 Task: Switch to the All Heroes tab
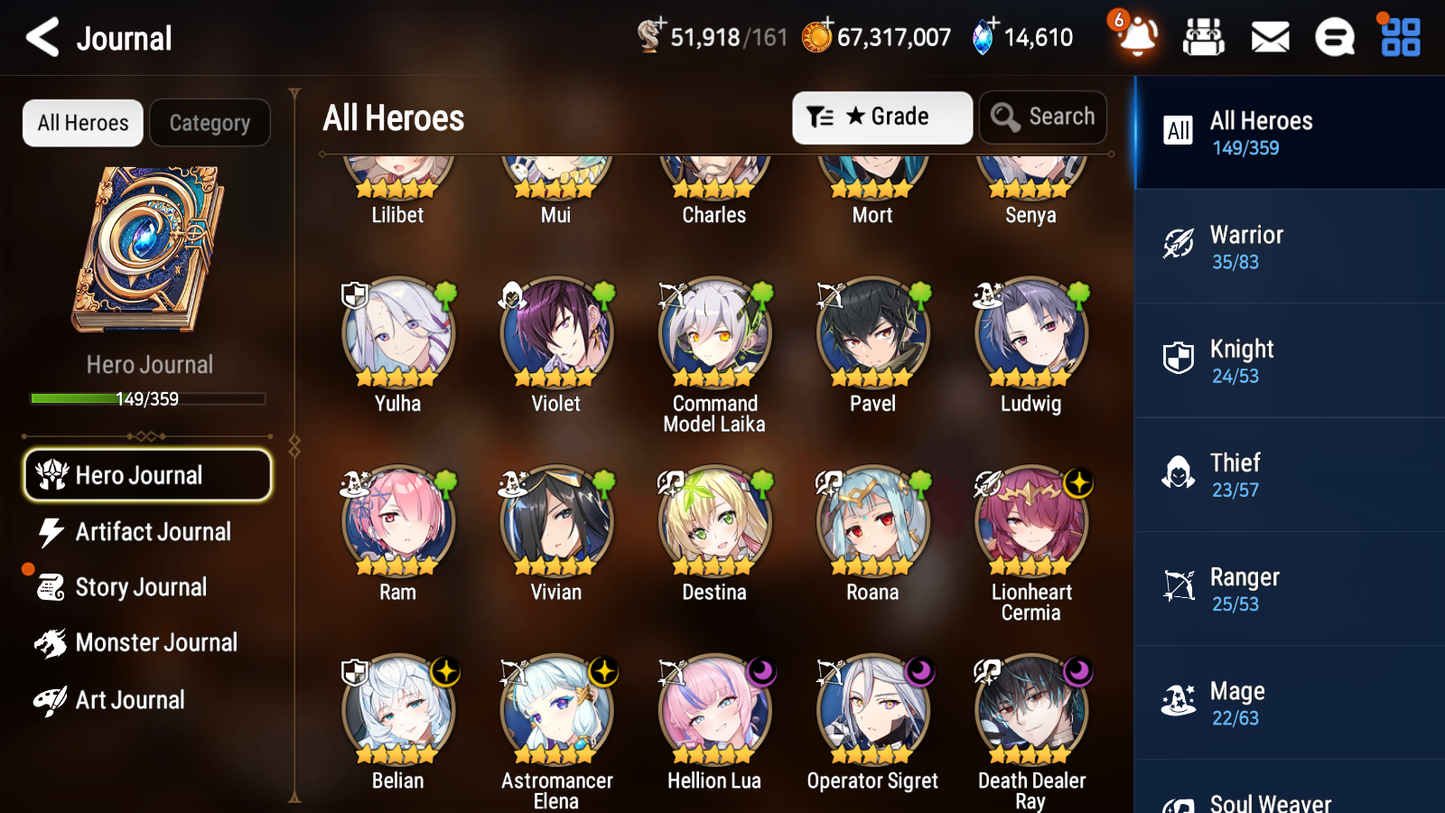click(x=82, y=122)
